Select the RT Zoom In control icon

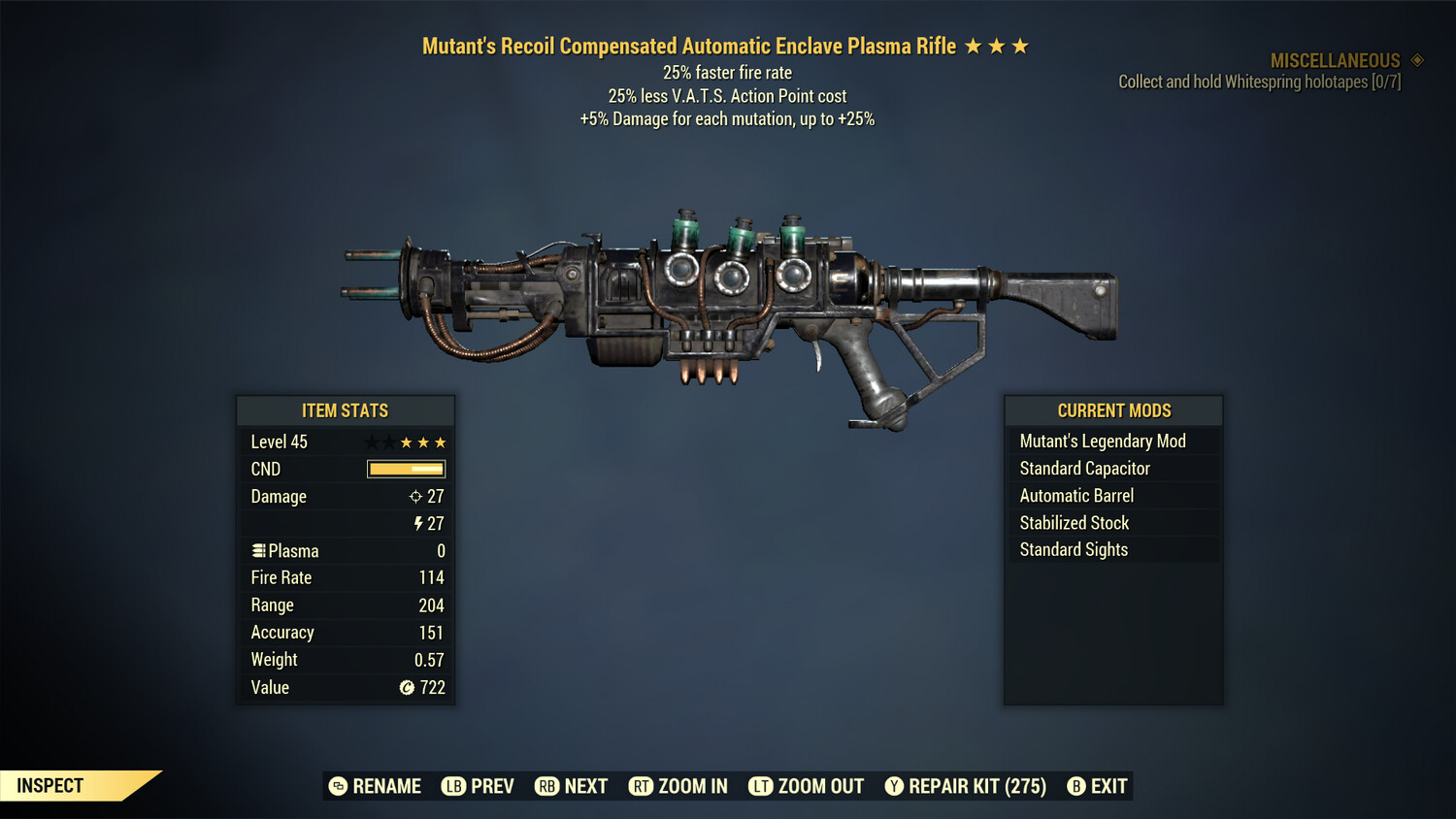(642, 786)
